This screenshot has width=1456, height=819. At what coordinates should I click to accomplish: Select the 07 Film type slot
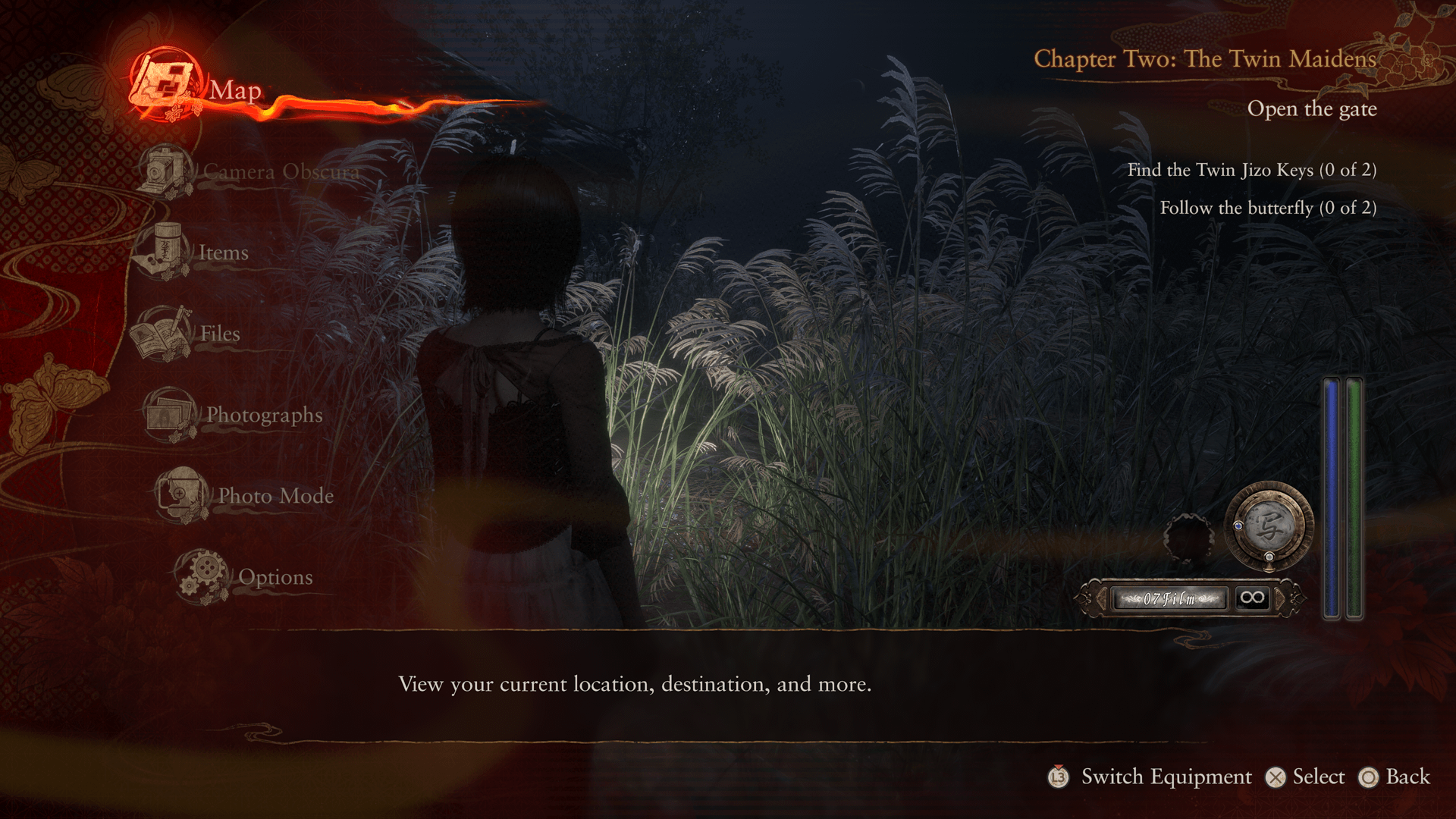click(x=1169, y=598)
